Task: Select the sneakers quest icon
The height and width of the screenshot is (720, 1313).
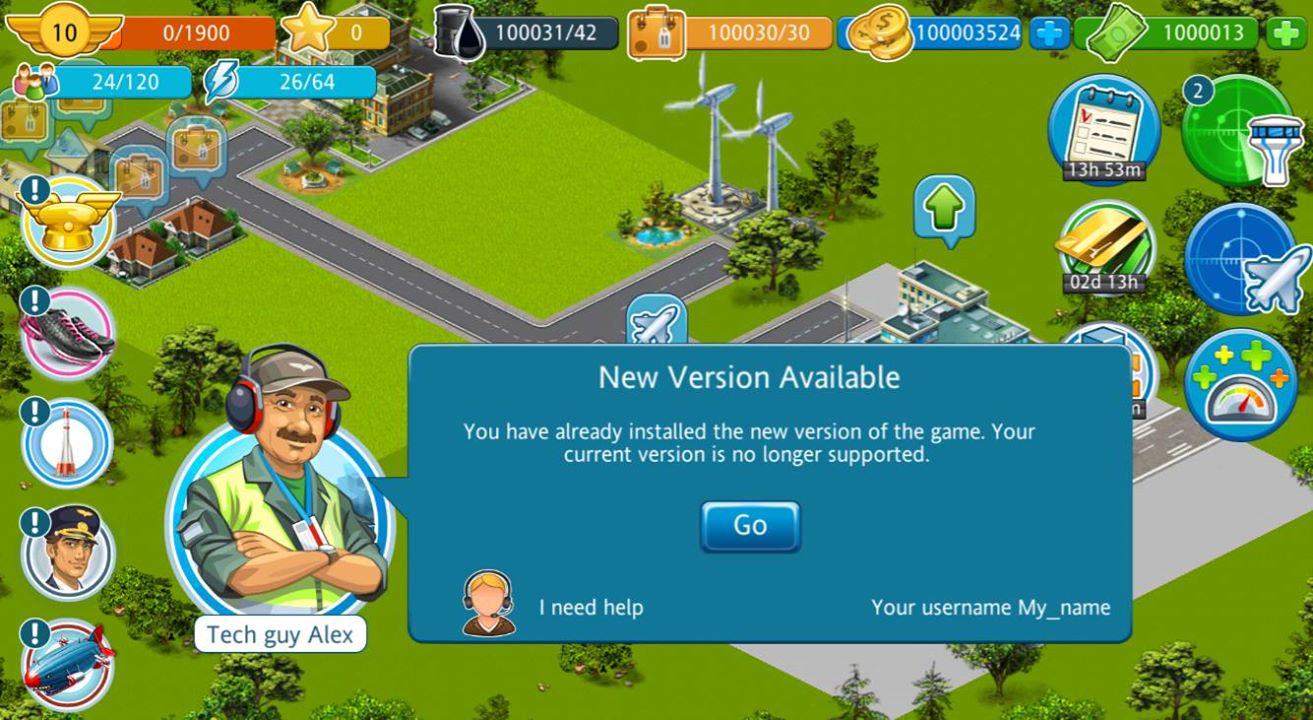Action: [68, 334]
